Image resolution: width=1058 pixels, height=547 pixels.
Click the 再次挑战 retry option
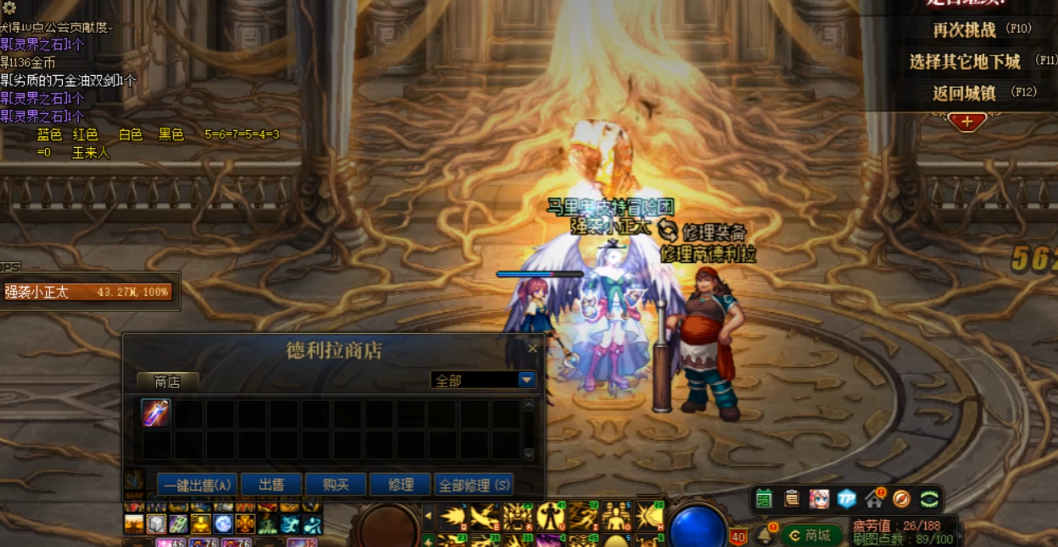[965, 30]
